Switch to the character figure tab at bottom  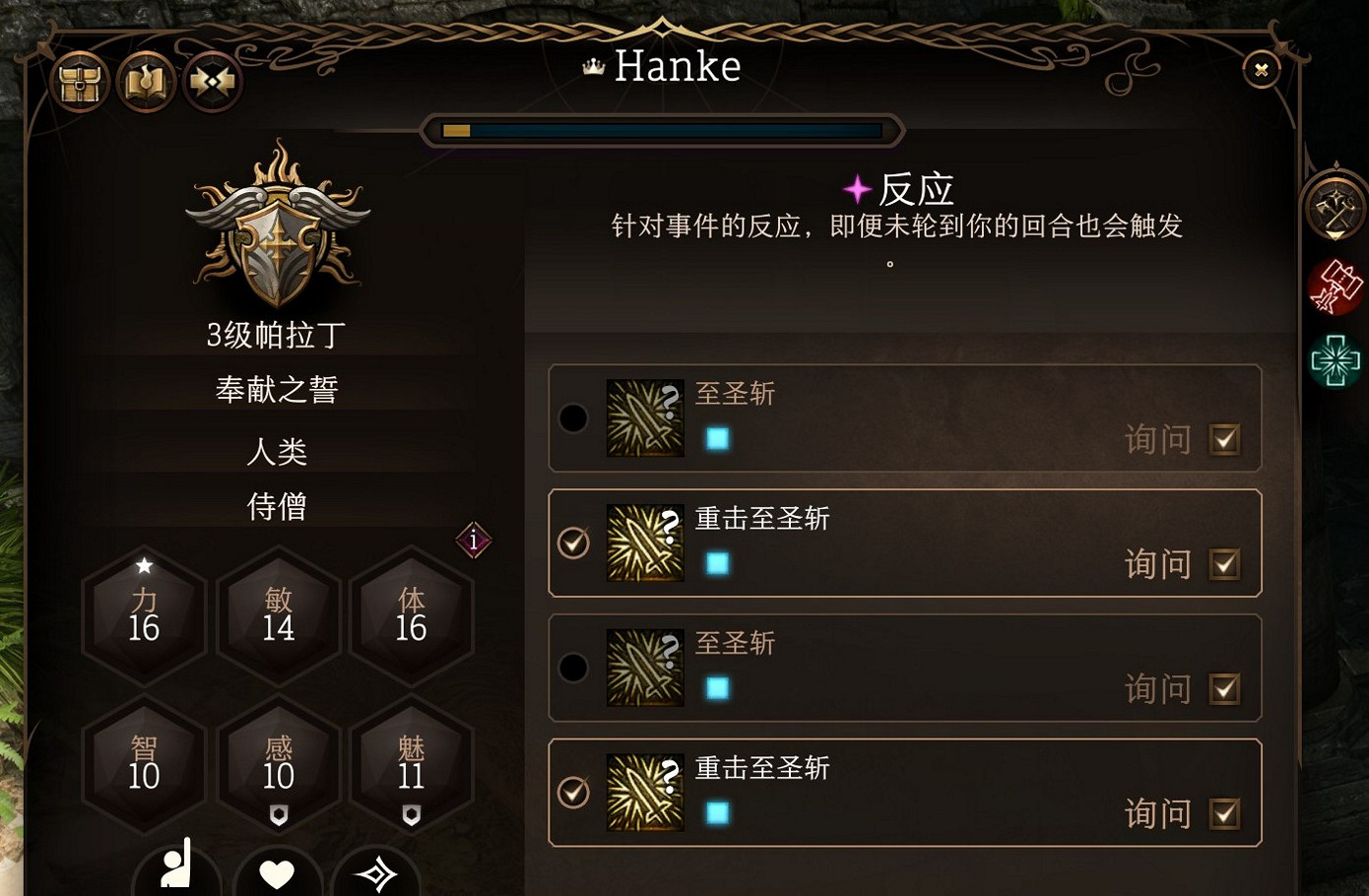coord(177,876)
